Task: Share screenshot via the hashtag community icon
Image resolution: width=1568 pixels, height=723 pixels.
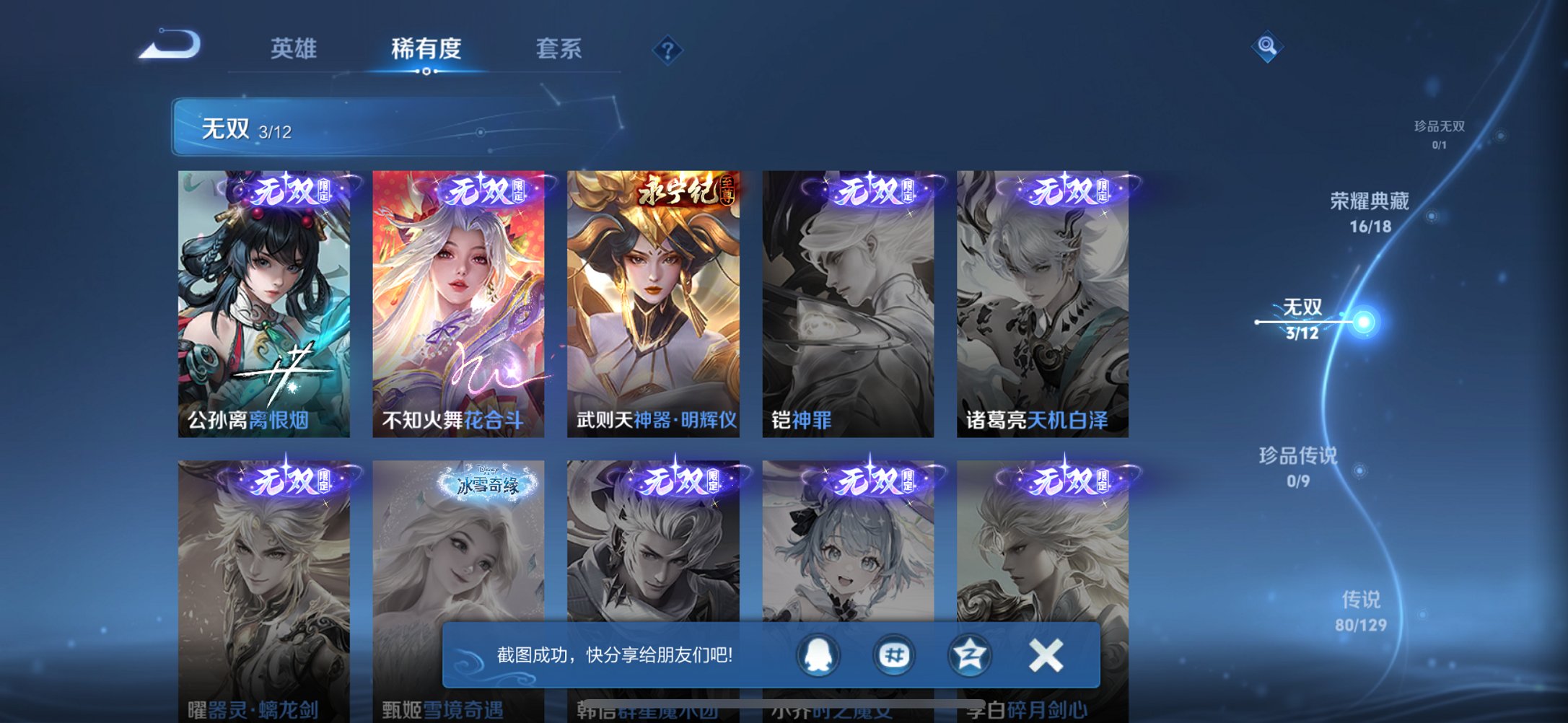Action: click(x=895, y=654)
